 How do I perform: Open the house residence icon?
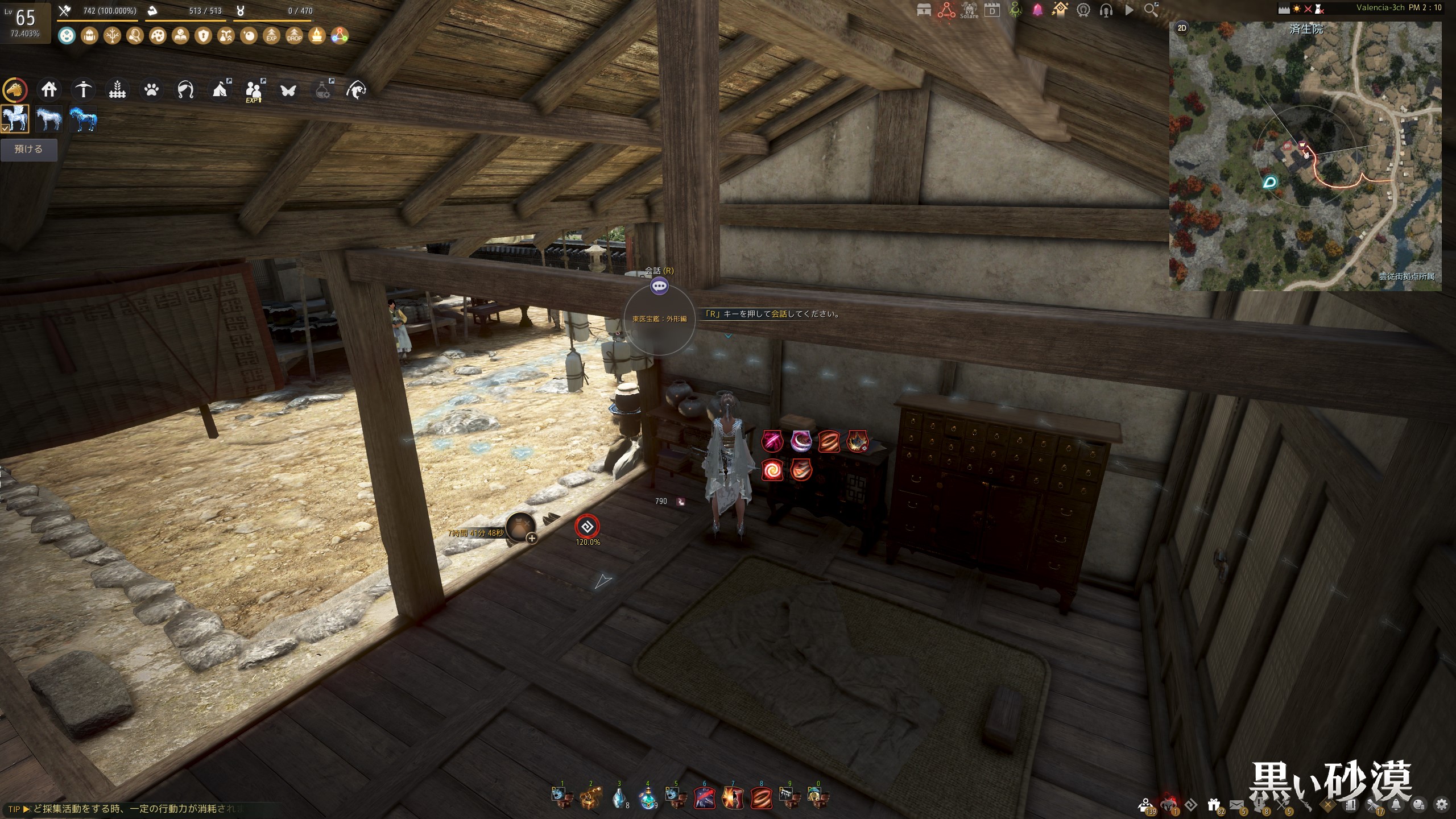point(49,90)
